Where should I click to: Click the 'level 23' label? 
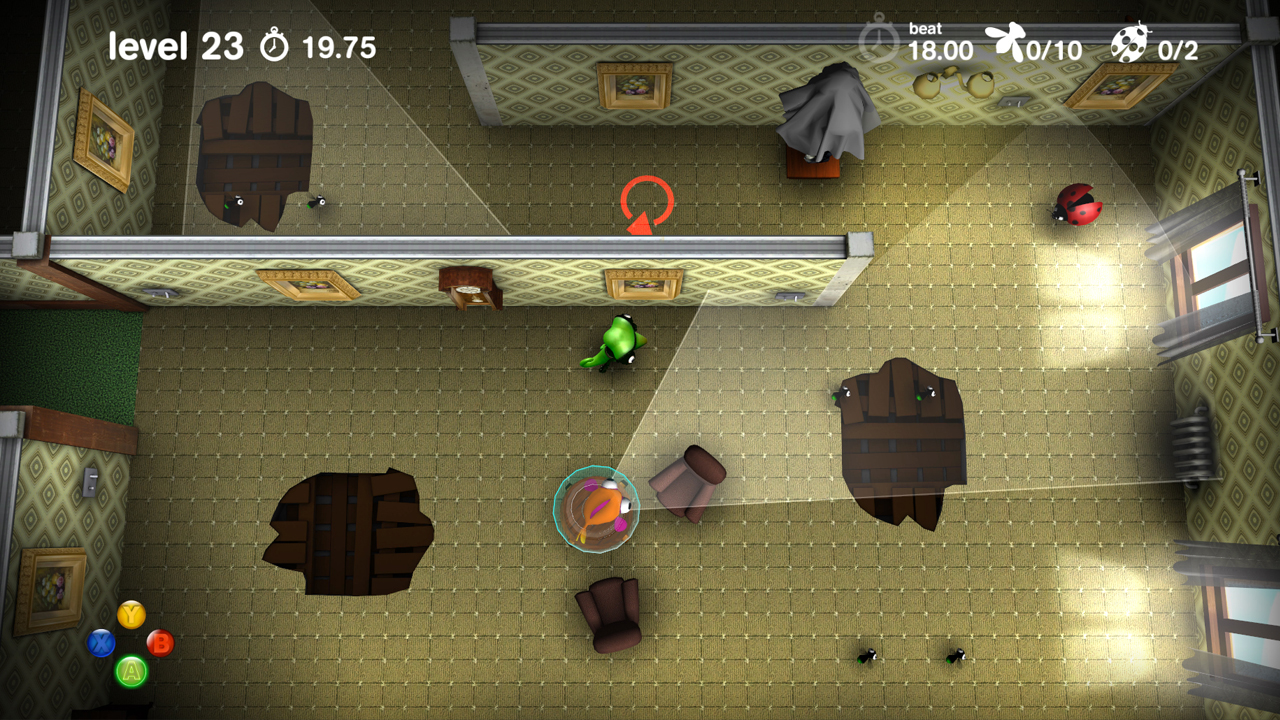point(176,44)
